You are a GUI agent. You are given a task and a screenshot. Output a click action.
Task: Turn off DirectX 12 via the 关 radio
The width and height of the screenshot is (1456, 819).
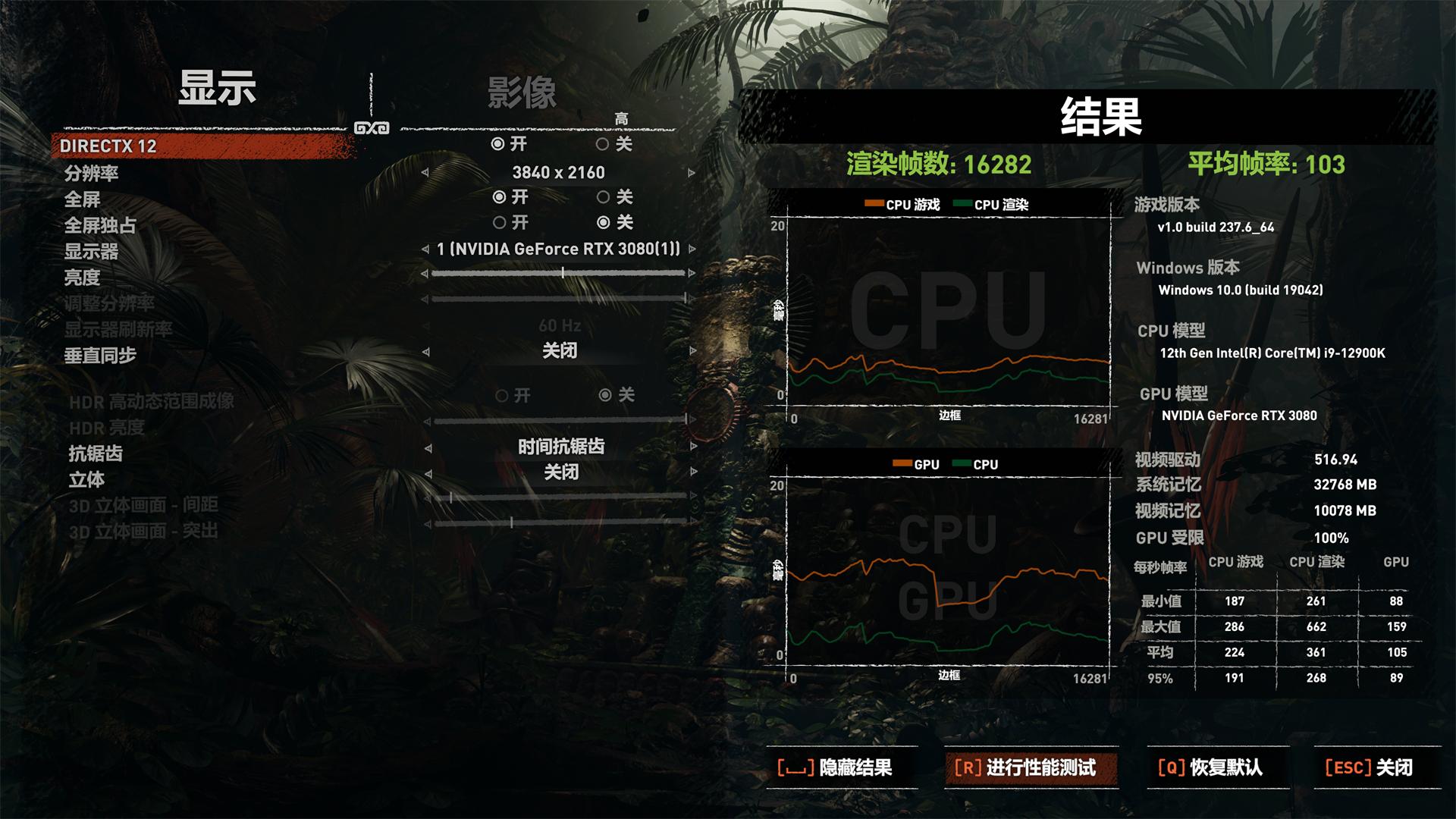pos(604,143)
